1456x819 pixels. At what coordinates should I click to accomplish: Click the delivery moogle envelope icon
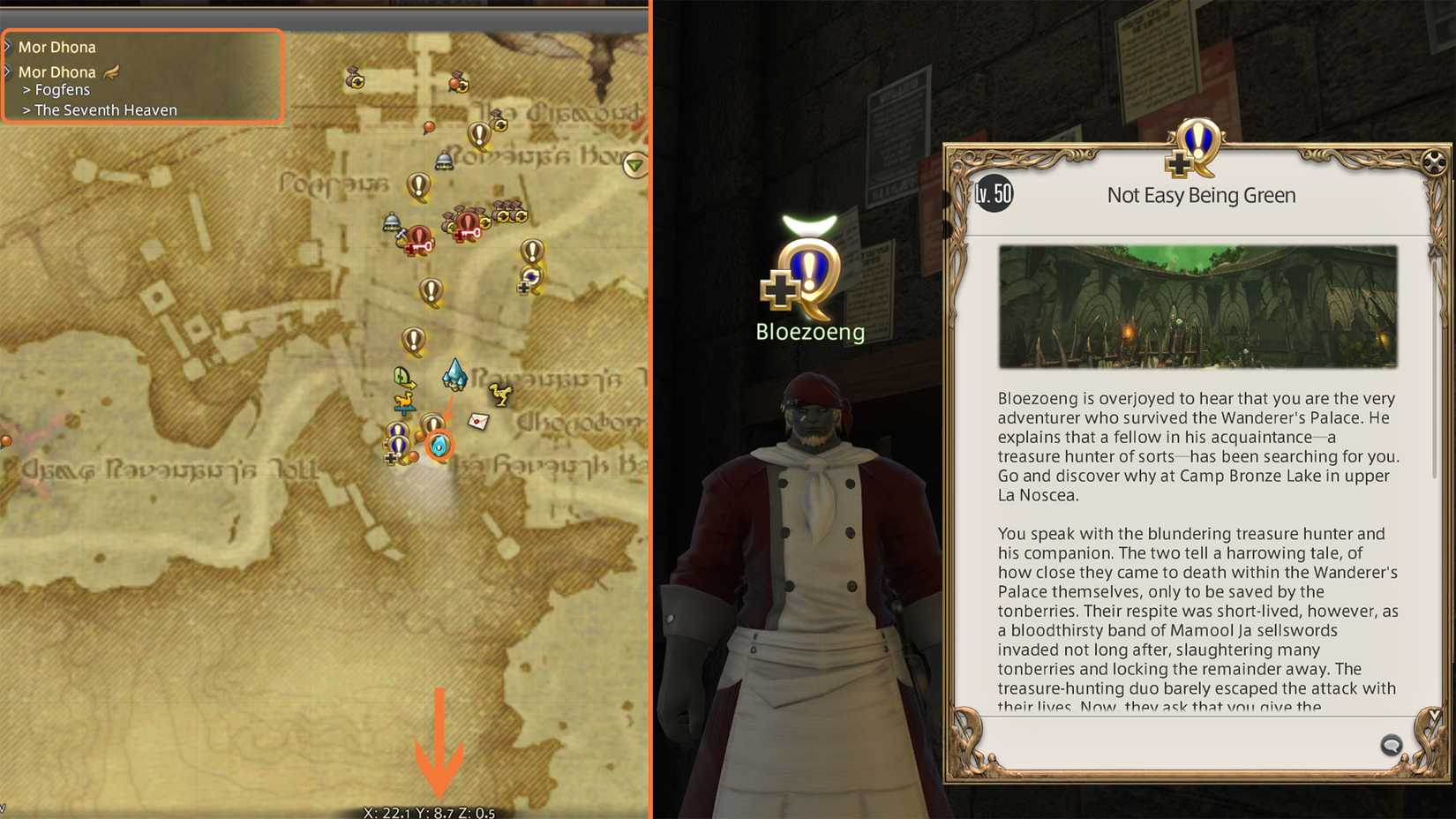coord(479,421)
